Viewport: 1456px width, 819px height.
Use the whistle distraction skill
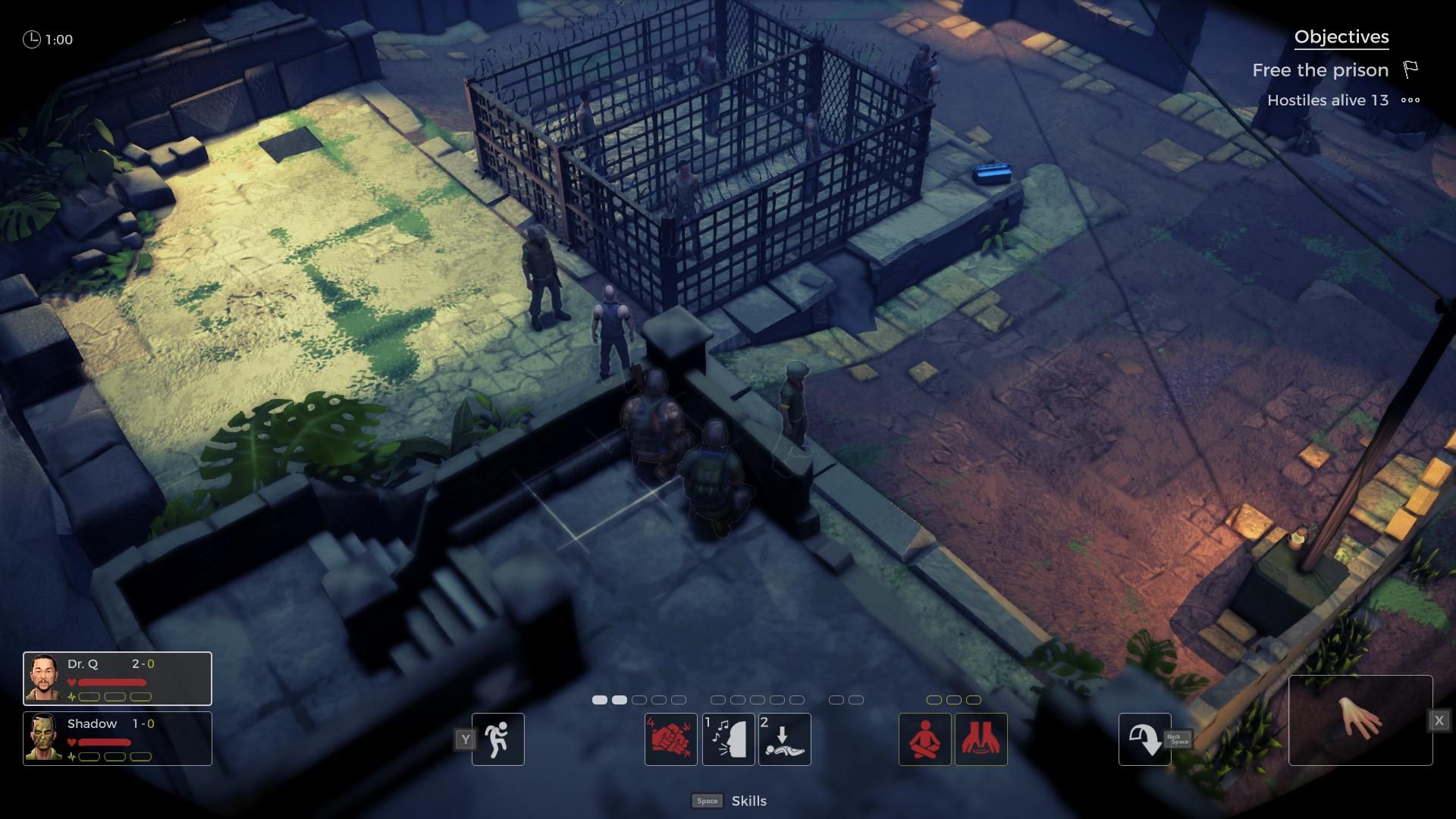[x=728, y=739]
